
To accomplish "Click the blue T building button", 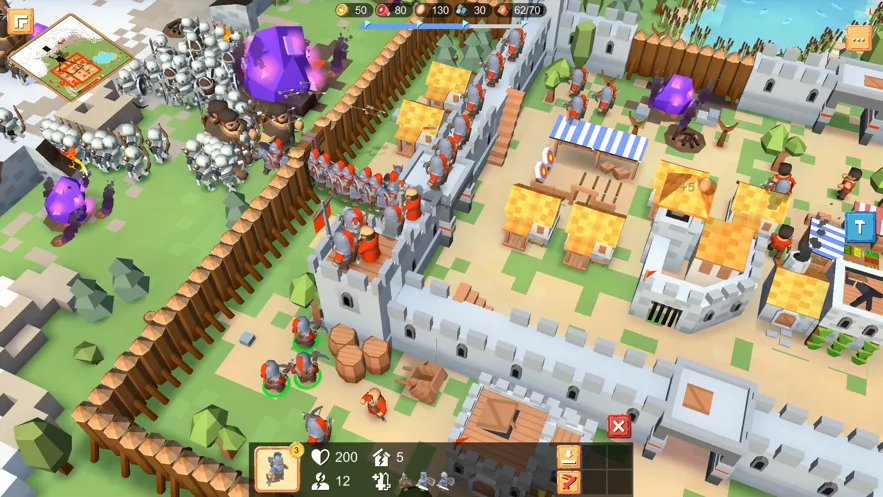I will click(x=858, y=226).
